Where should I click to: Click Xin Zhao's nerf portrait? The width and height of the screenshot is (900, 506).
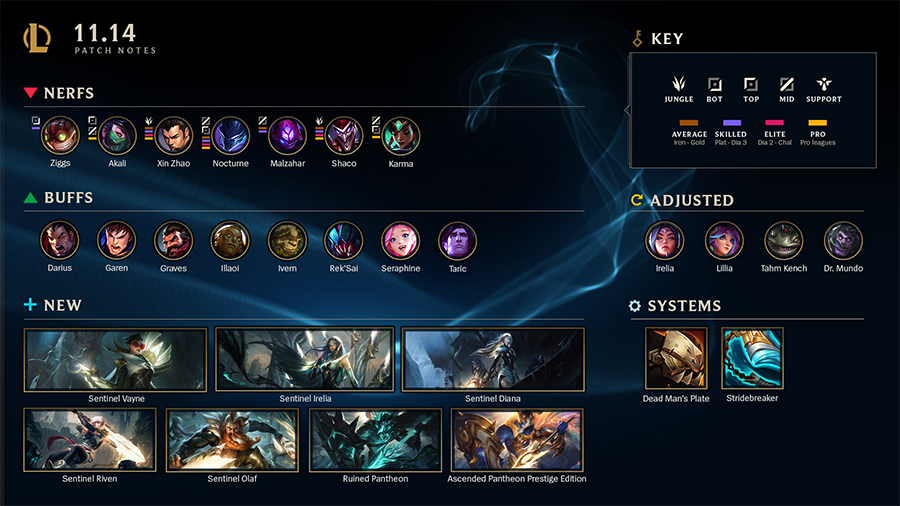[174, 135]
